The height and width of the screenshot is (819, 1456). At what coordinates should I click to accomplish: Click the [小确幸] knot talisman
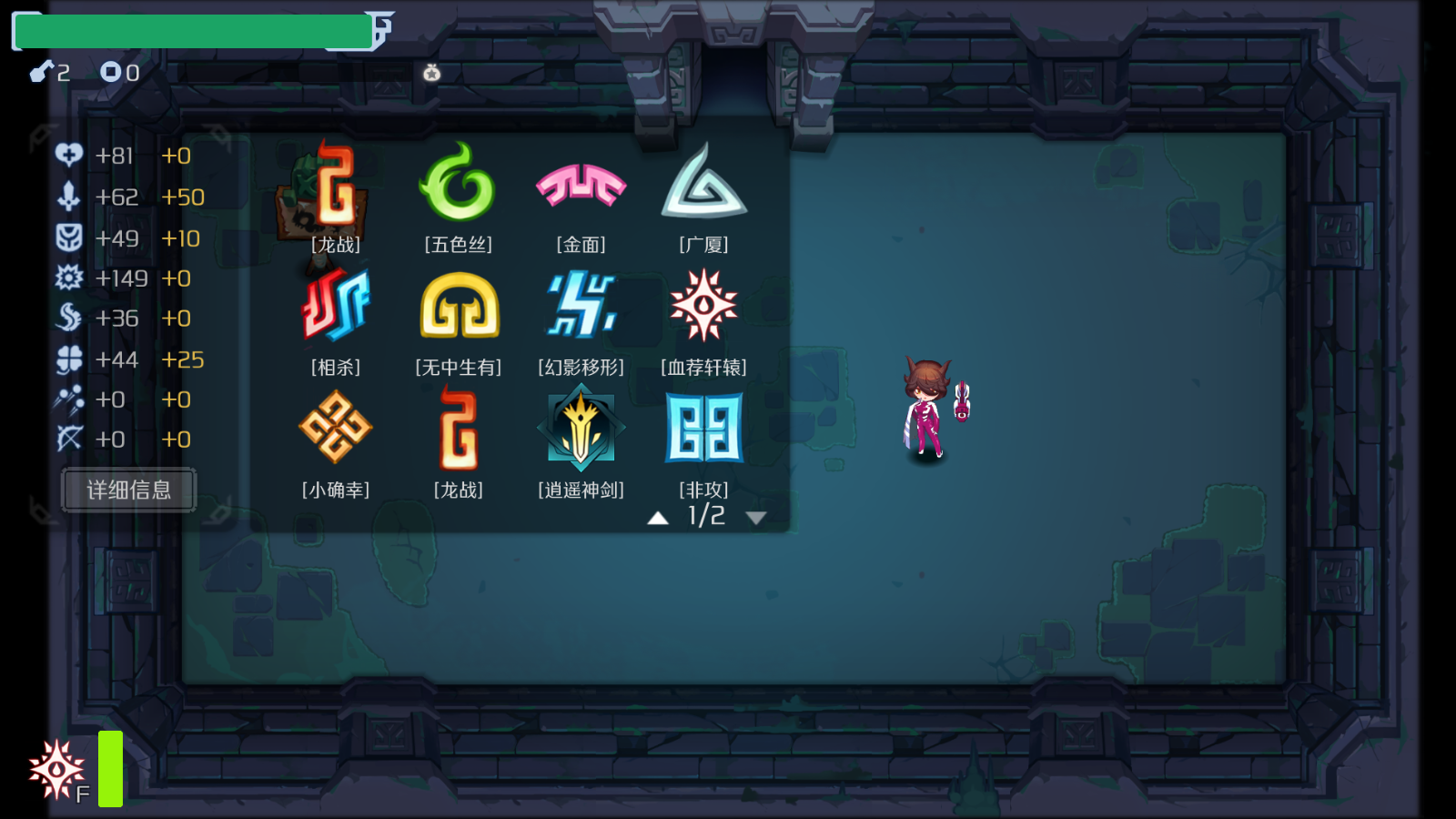(336, 430)
